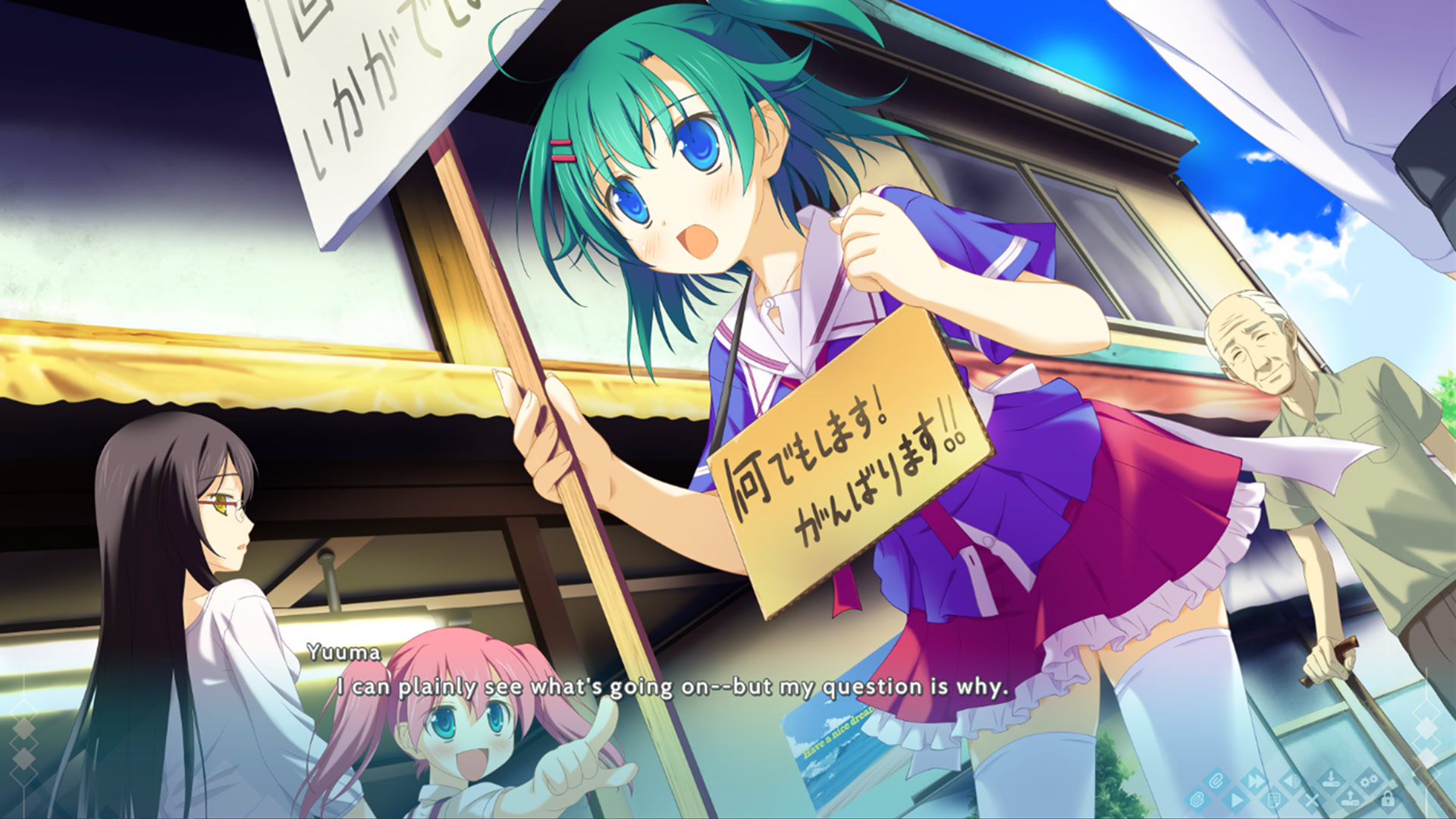The width and height of the screenshot is (1456, 819).
Task: Start auto-advance with the play icon
Action: (1238, 800)
